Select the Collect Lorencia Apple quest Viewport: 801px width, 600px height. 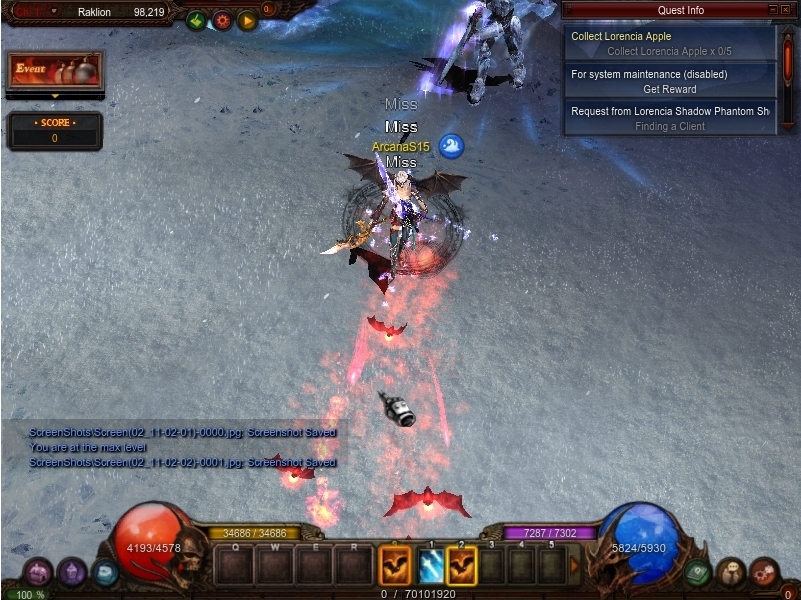tap(668, 43)
